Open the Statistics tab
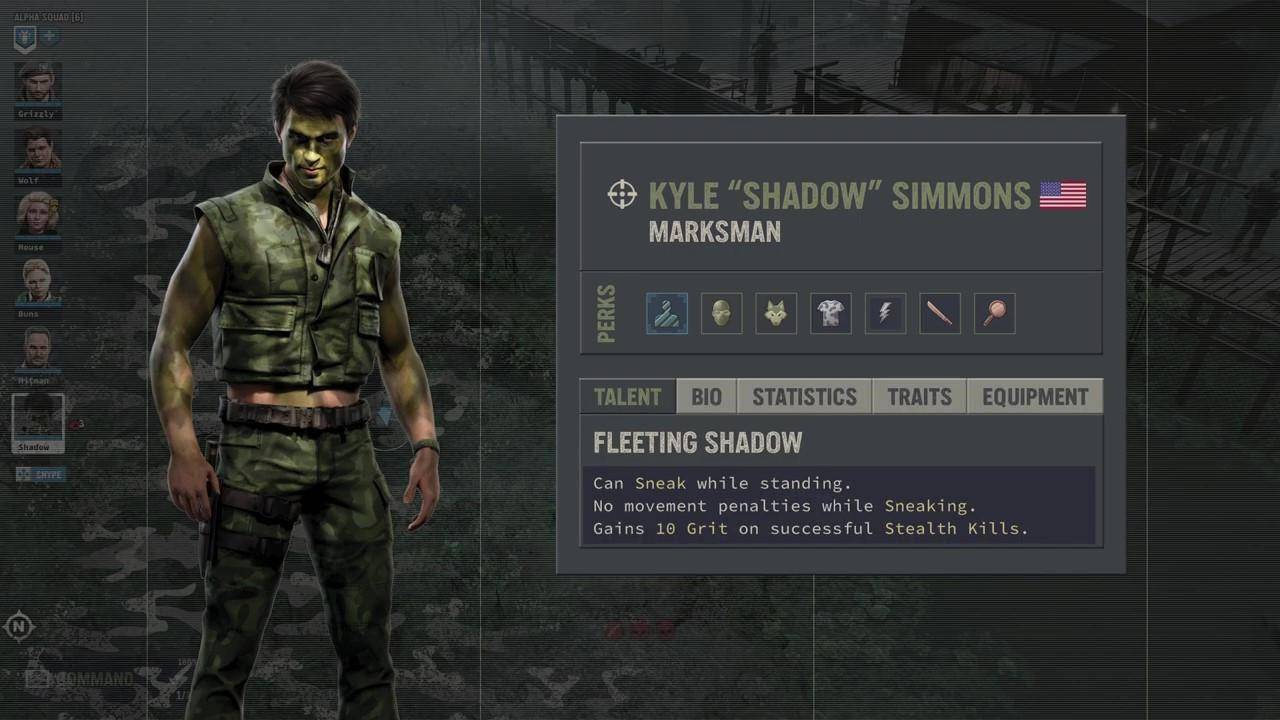 (804, 397)
